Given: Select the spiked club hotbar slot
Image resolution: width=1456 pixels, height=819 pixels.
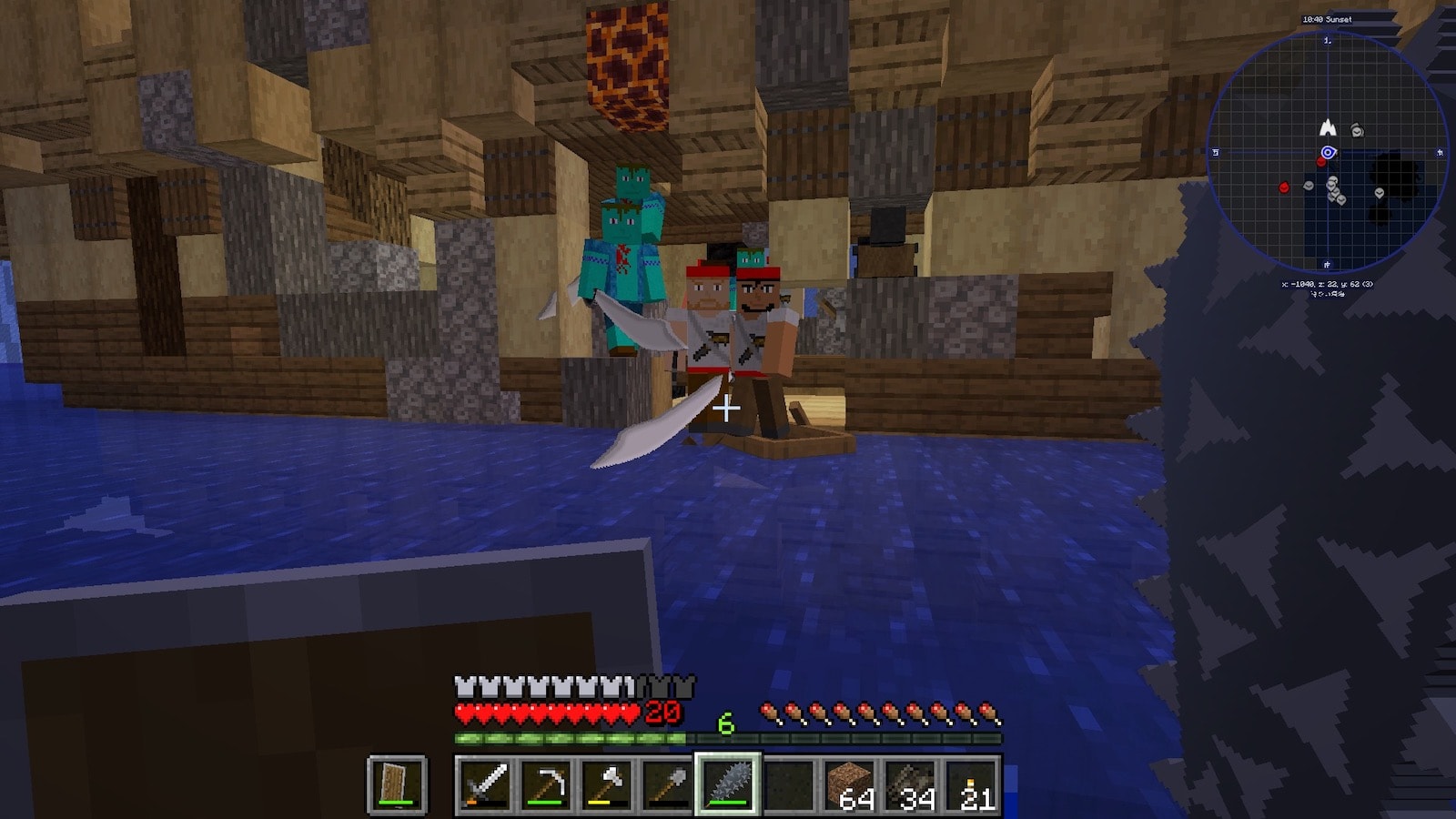Looking at the screenshot, I should pos(728,784).
